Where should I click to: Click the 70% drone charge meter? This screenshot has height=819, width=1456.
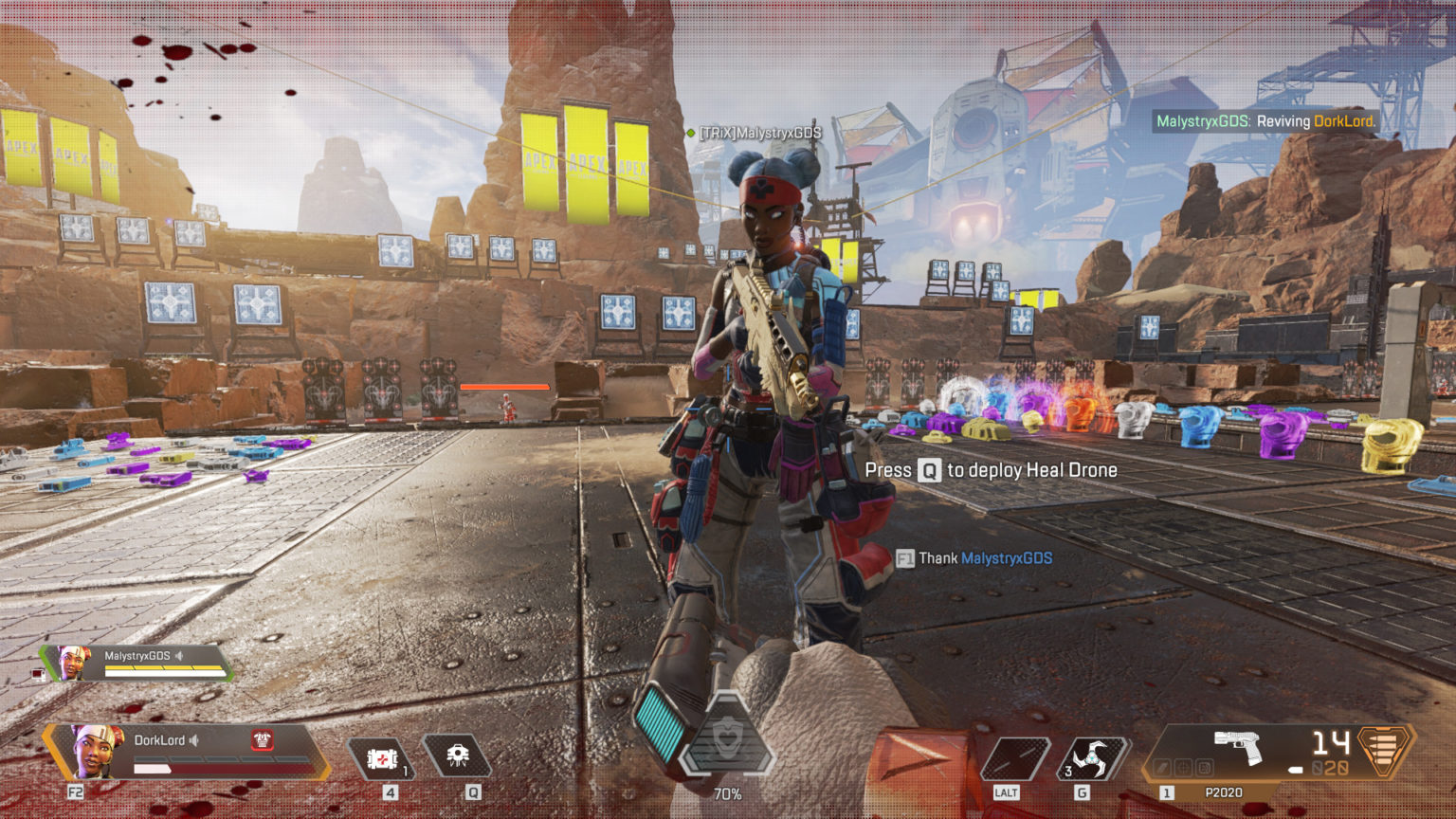coord(727,793)
